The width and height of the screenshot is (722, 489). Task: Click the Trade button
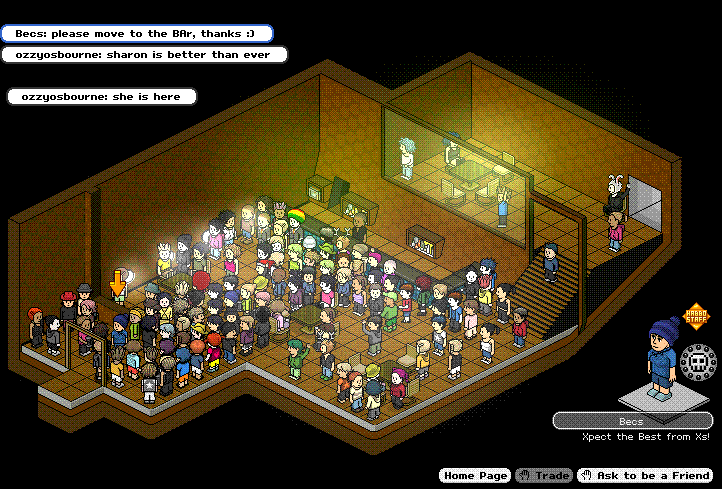543,476
